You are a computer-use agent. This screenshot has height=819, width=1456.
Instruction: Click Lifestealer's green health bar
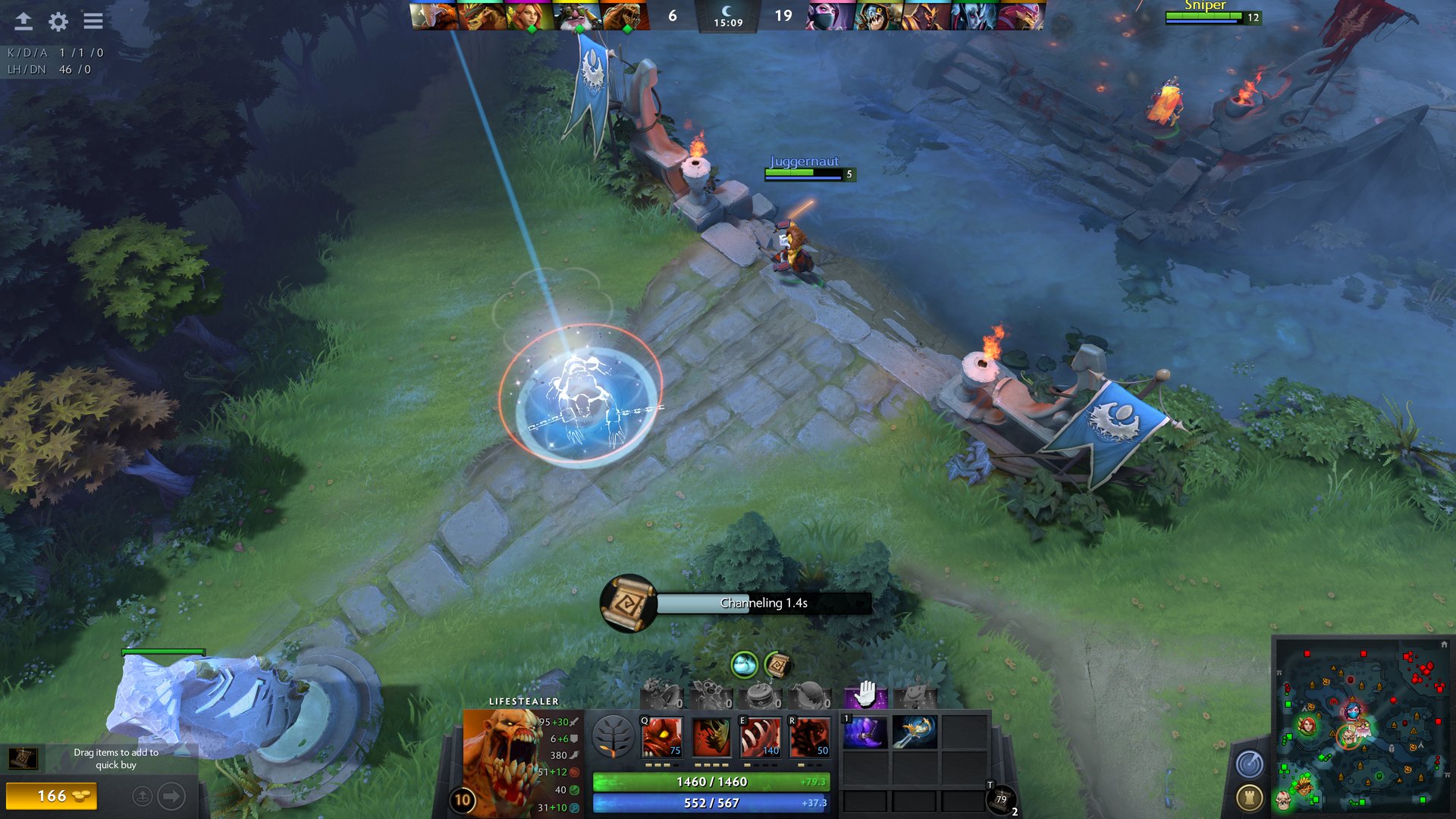(x=713, y=781)
